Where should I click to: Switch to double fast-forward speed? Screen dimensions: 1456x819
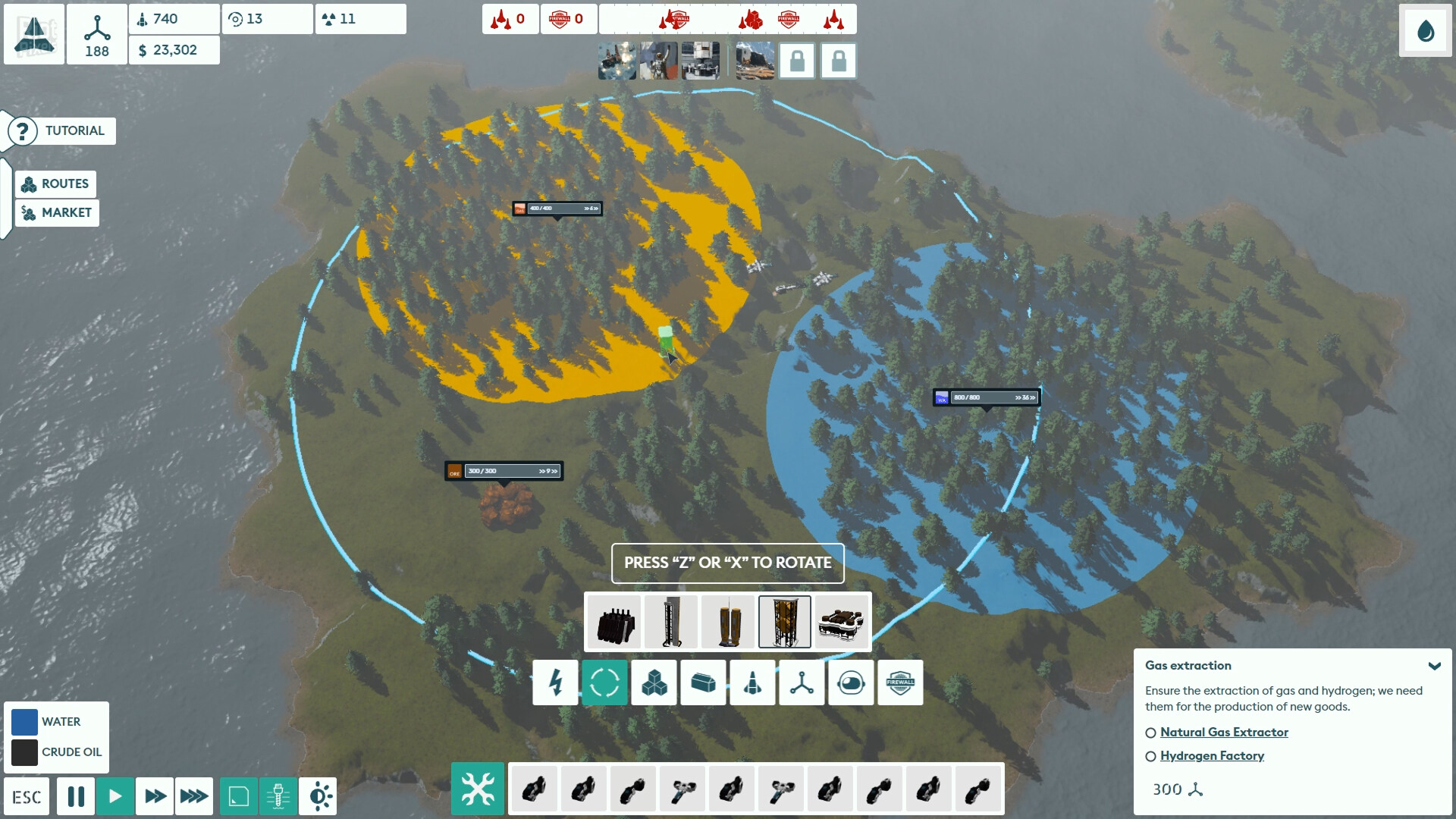click(155, 796)
